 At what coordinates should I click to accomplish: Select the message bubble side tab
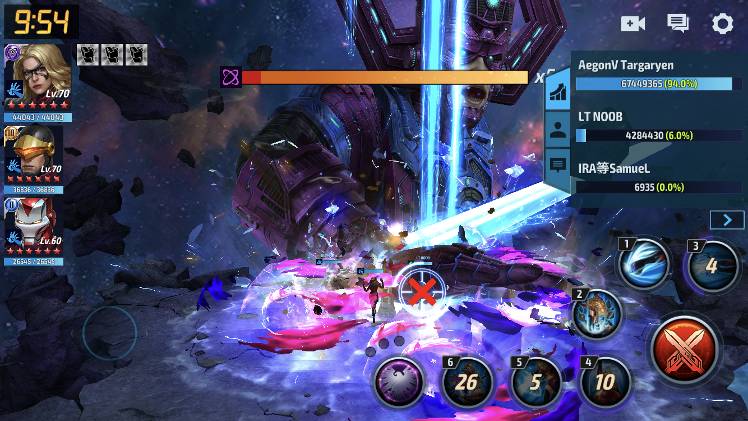point(557,165)
